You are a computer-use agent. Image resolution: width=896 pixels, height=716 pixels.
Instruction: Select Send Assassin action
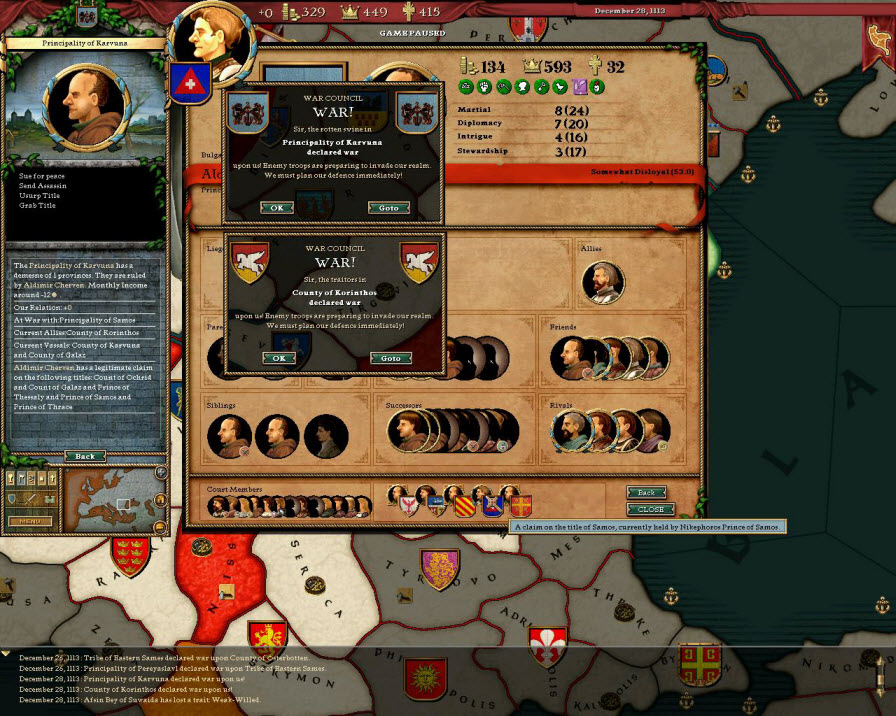point(42,187)
